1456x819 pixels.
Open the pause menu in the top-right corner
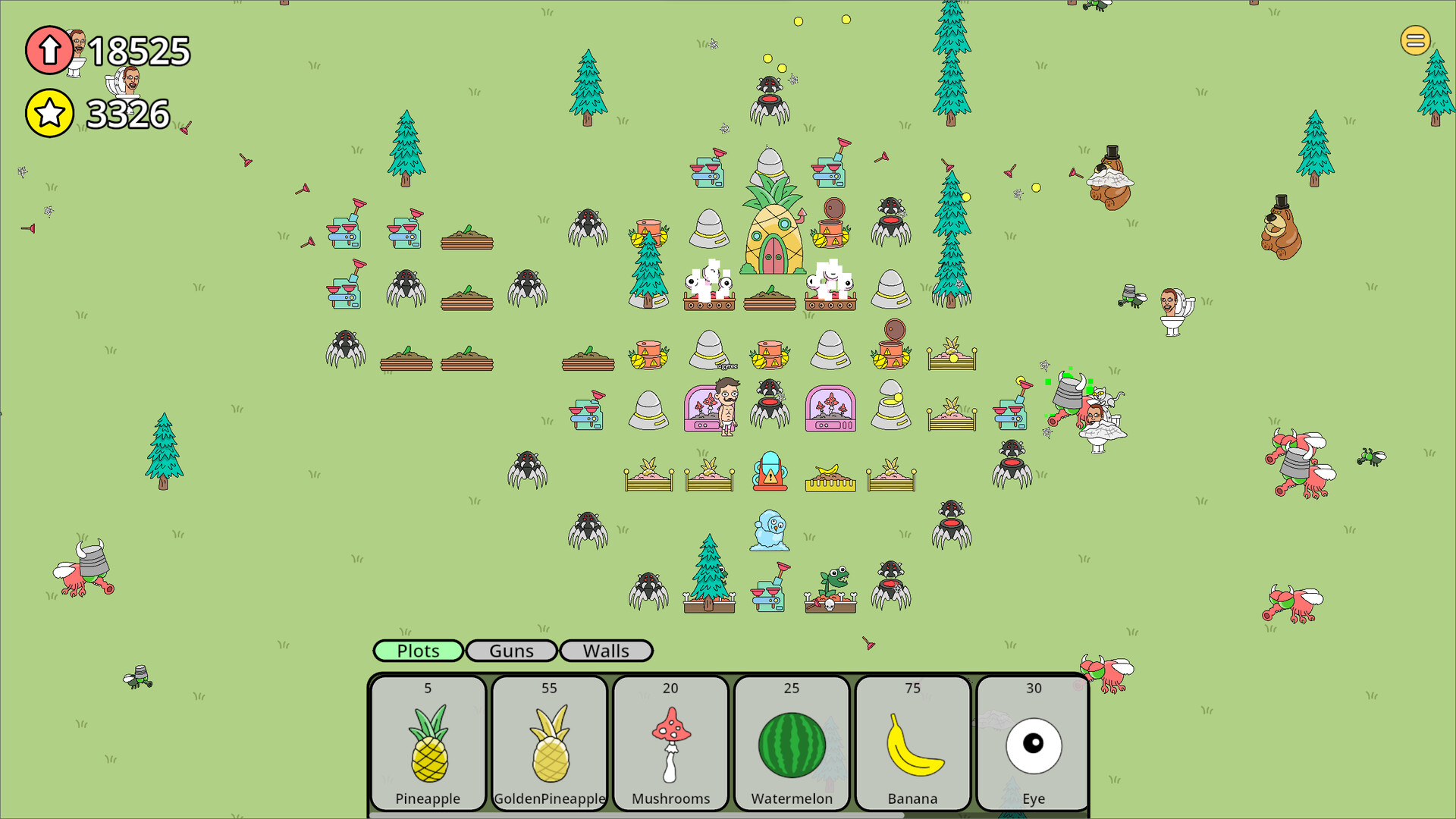pyautogui.click(x=1414, y=40)
